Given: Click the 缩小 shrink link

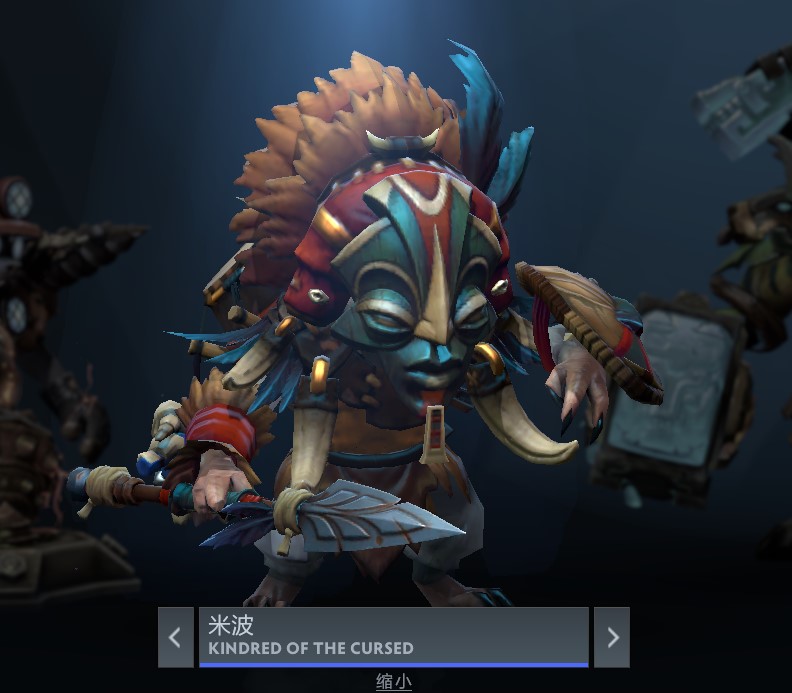Looking at the screenshot, I should pos(394,682).
